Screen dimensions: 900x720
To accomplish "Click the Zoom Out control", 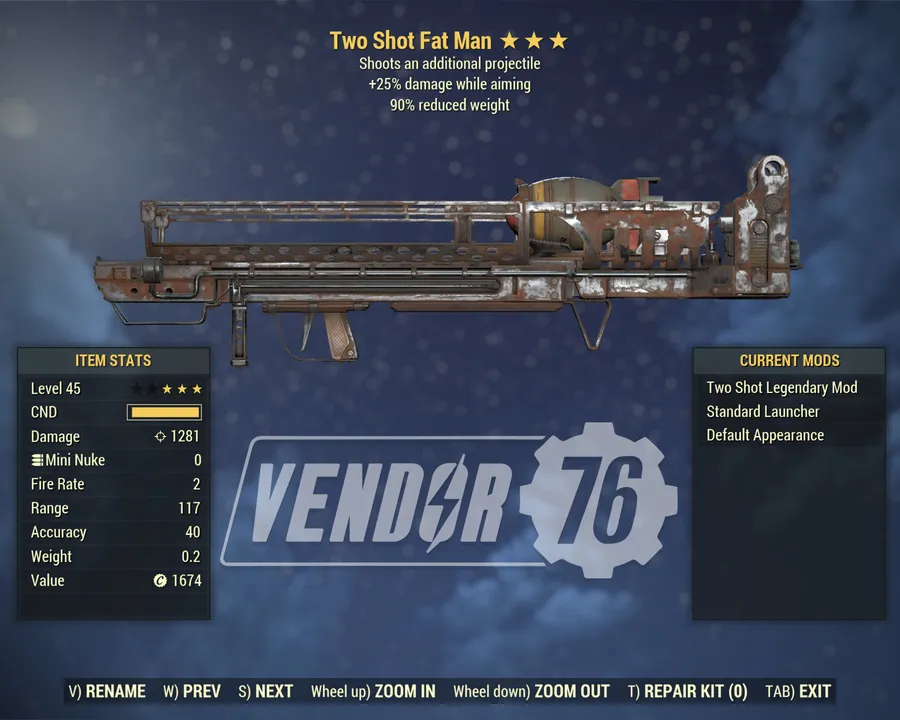I will (531, 691).
